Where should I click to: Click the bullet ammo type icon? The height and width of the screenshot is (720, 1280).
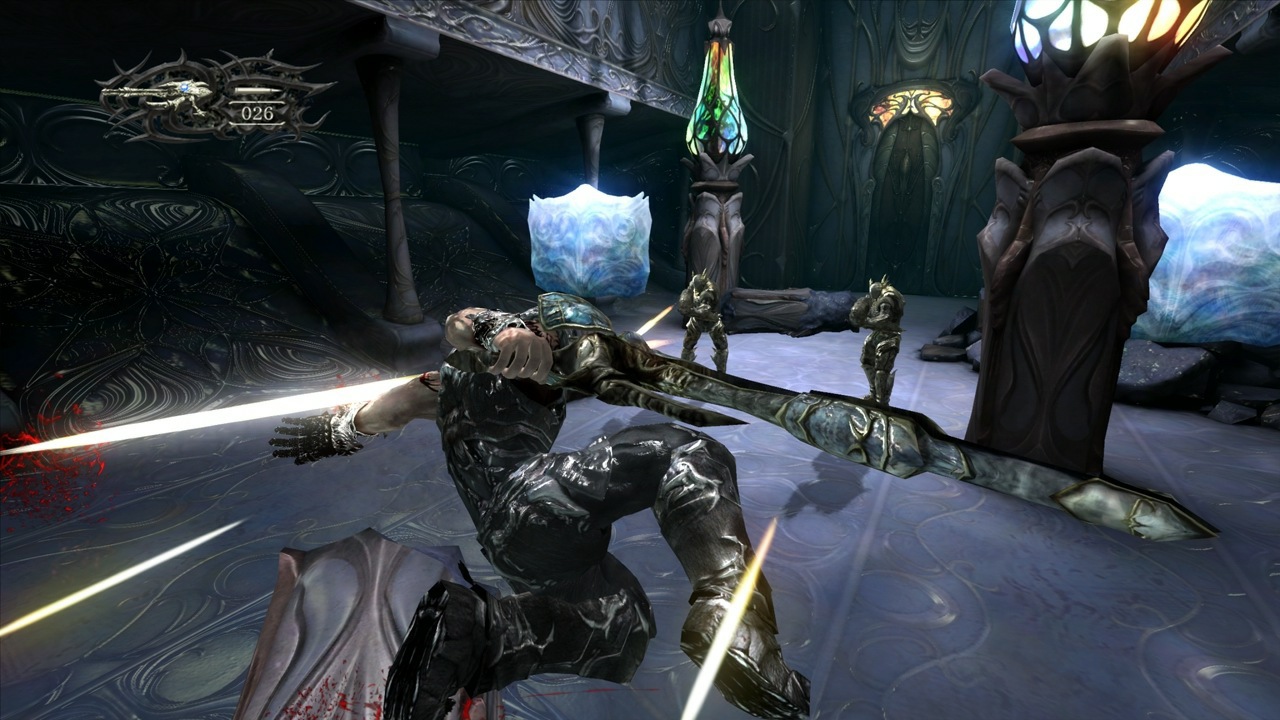coord(257,91)
